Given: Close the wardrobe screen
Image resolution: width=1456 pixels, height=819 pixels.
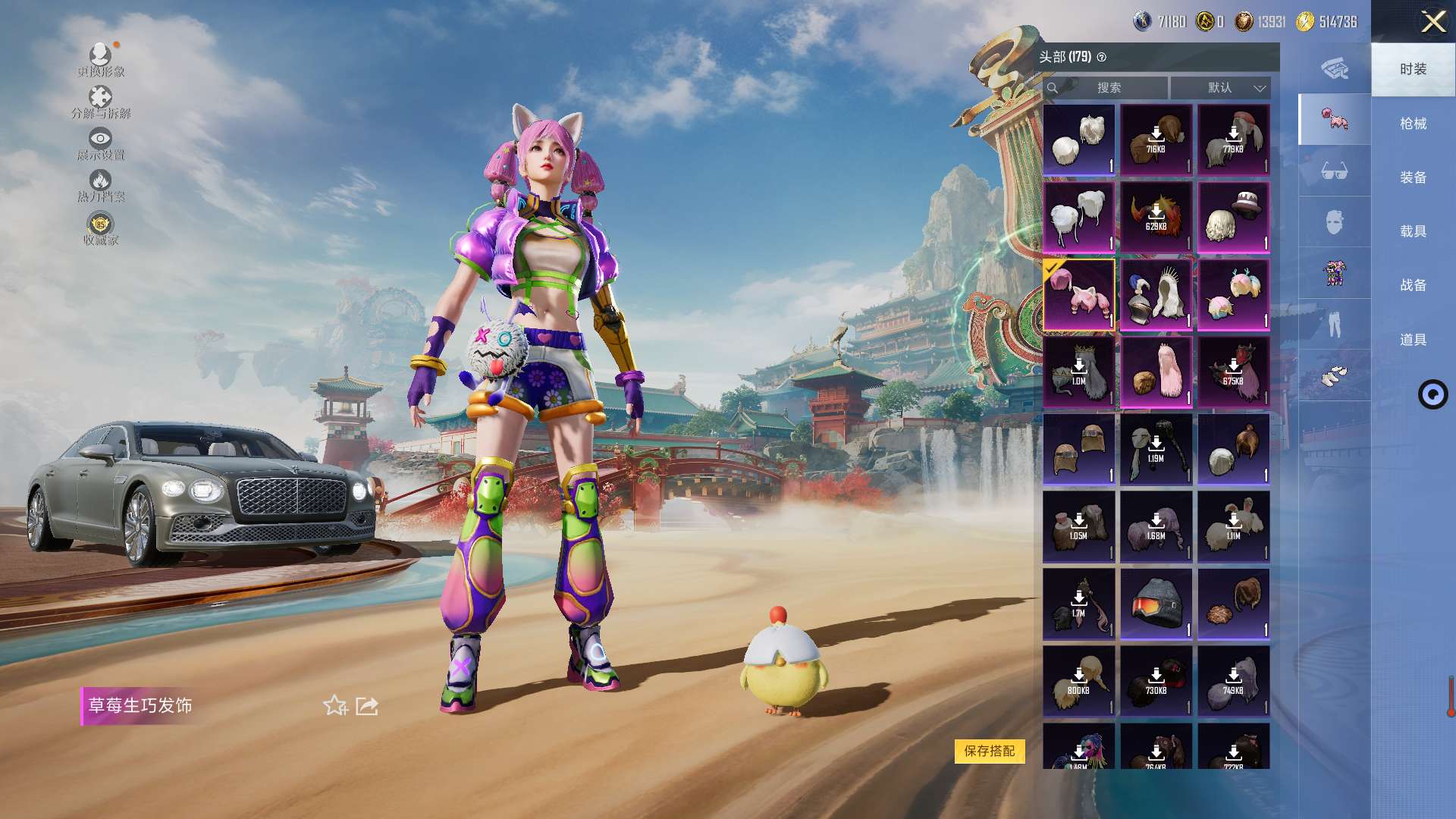Looking at the screenshot, I should tap(1433, 21).
